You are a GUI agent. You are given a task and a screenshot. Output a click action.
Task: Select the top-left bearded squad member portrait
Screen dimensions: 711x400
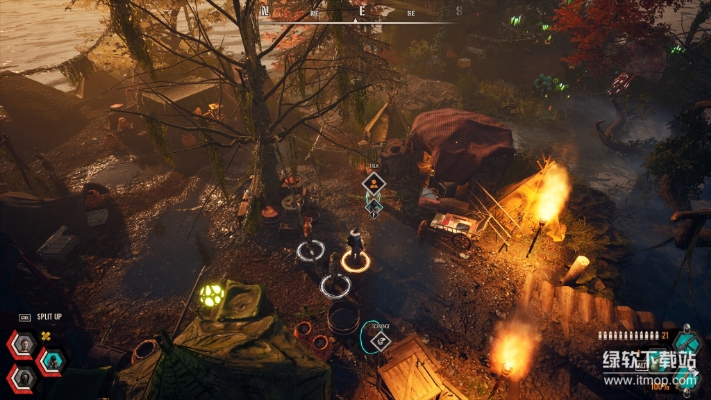coord(22,345)
